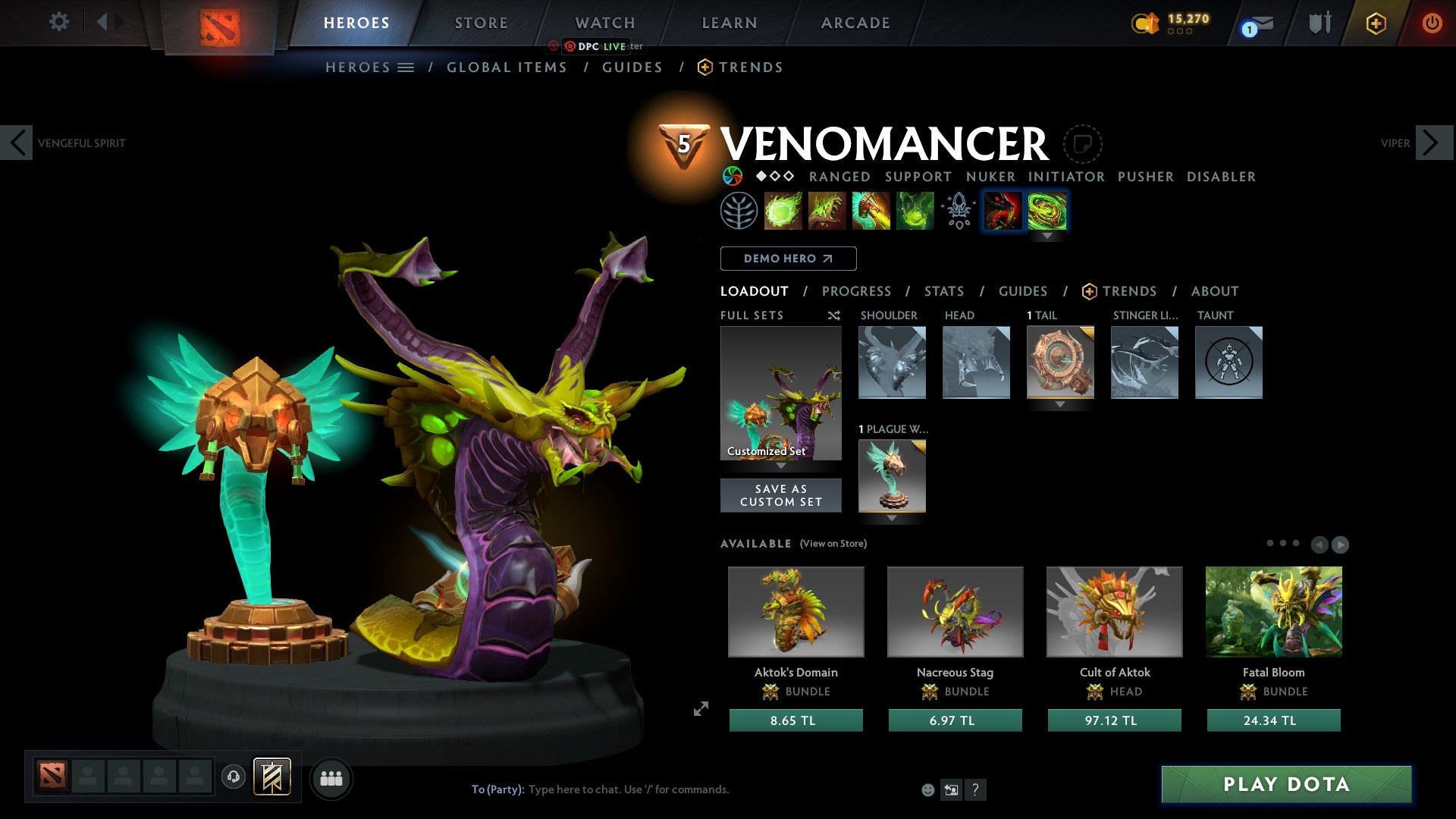Screen dimensions: 1456x819
Task: Open the armory shield-and-sword icon
Action: click(1319, 23)
